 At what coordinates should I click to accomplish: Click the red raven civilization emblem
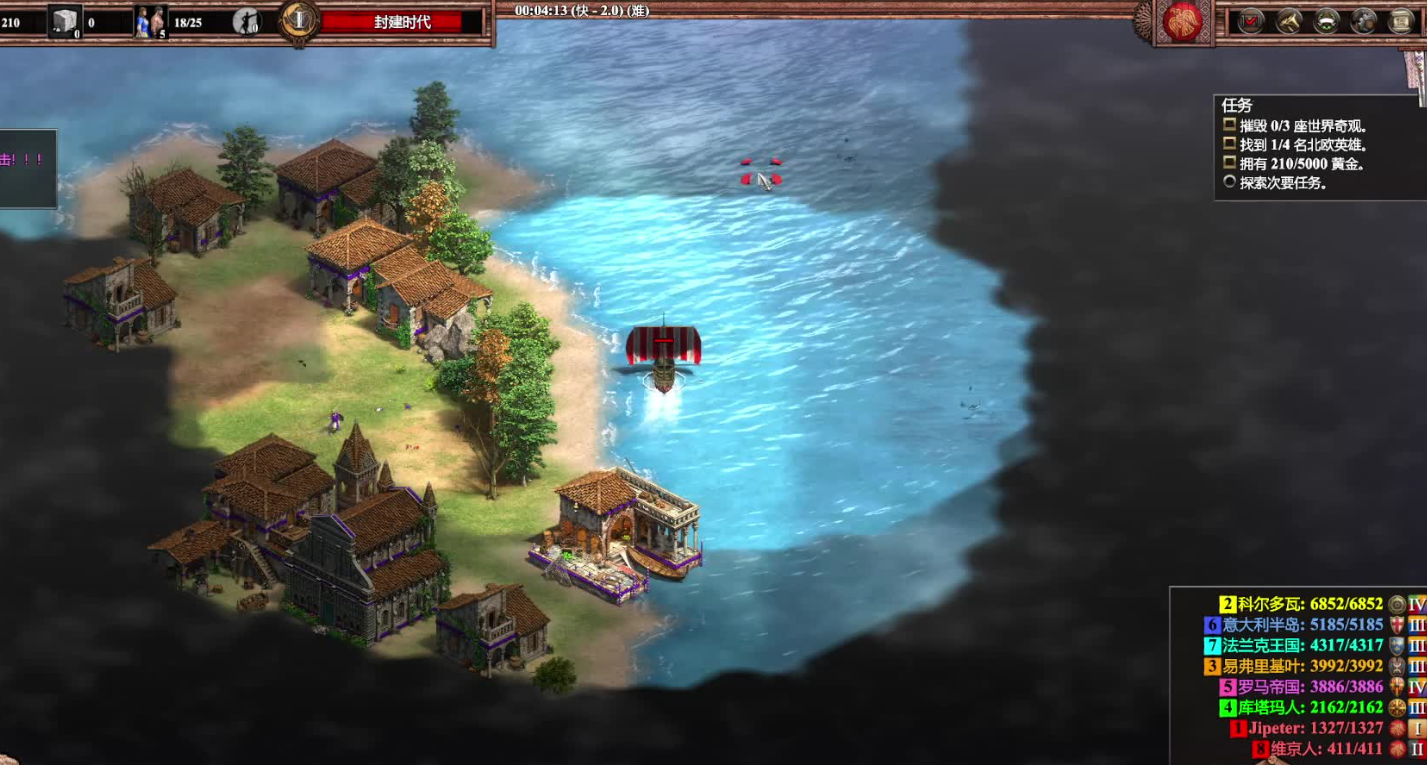point(1184,22)
